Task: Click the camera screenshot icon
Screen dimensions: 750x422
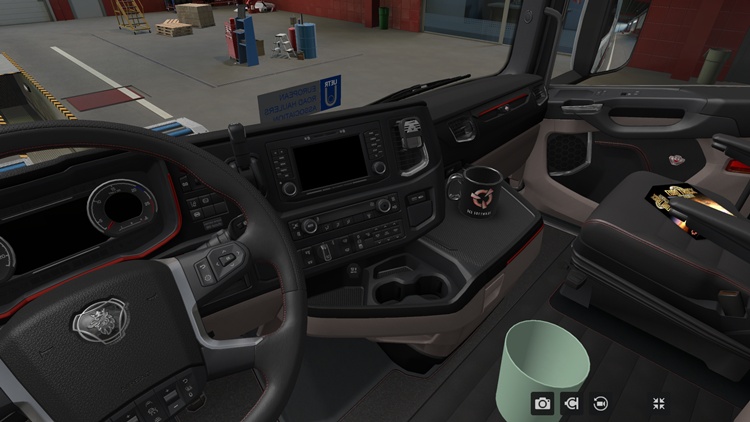Action: click(x=542, y=403)
